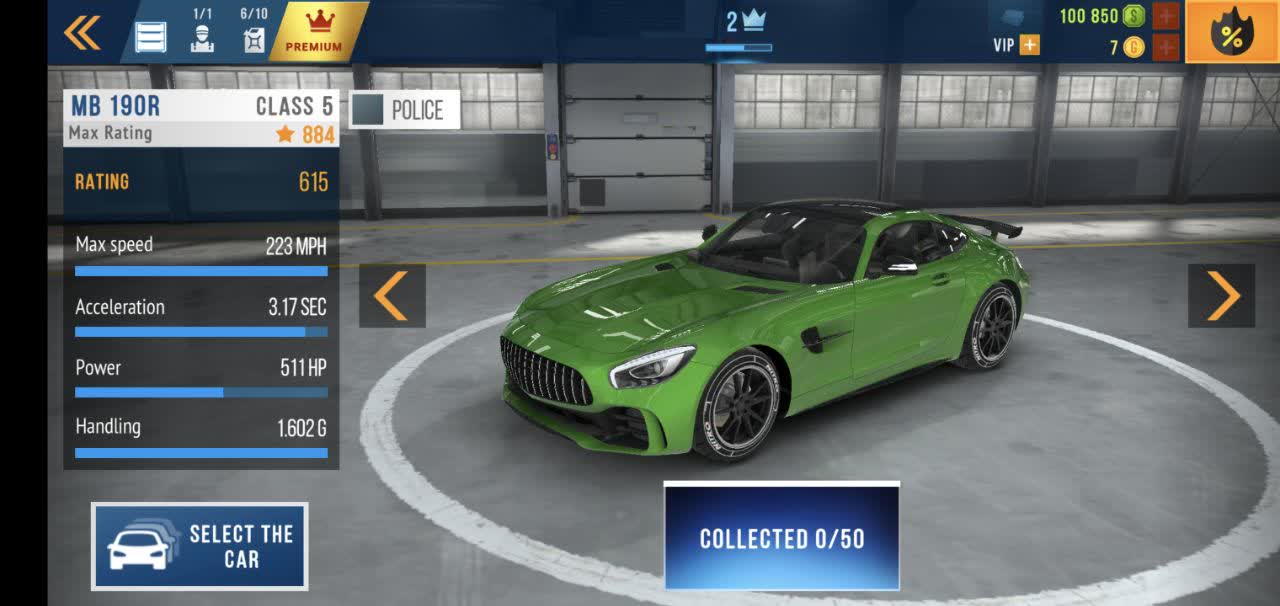Add gold coins with the plus button
The image size is (1280, 606).
(x=1165, y=47)
